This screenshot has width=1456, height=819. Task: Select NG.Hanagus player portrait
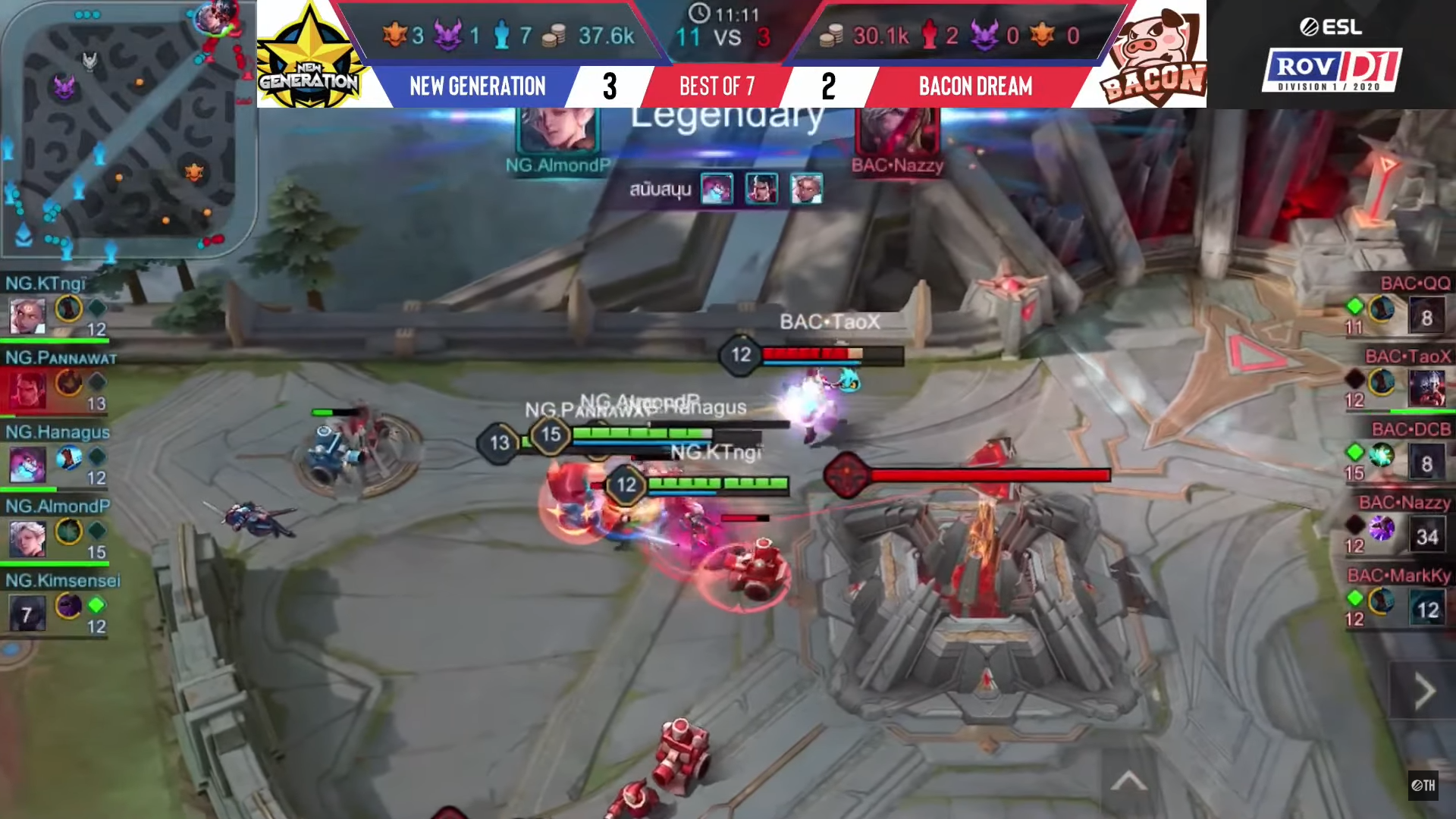27,463
